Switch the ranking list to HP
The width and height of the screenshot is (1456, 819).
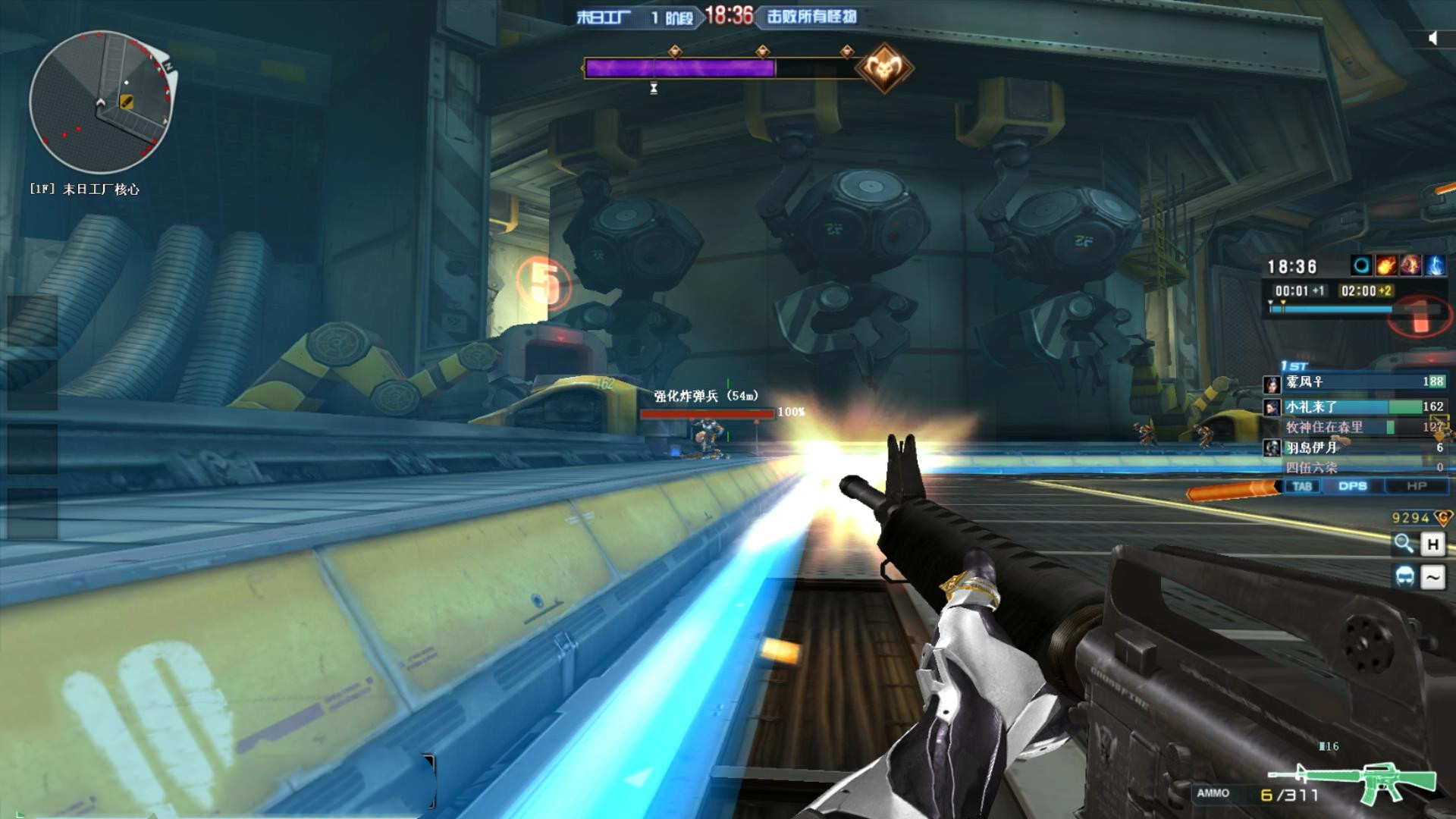[x=1416, y=486]
